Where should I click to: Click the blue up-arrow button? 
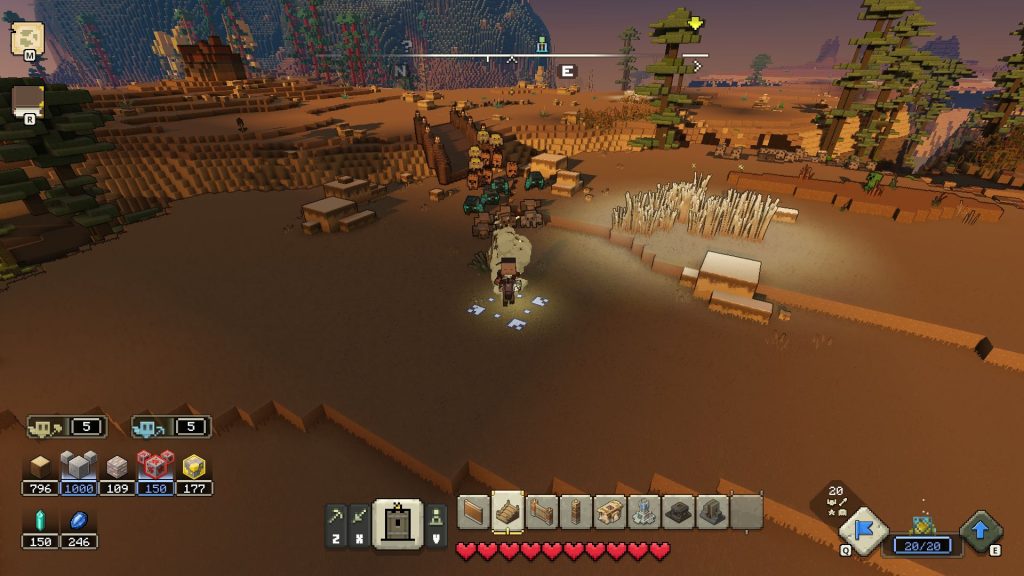[x=981, y=531]
